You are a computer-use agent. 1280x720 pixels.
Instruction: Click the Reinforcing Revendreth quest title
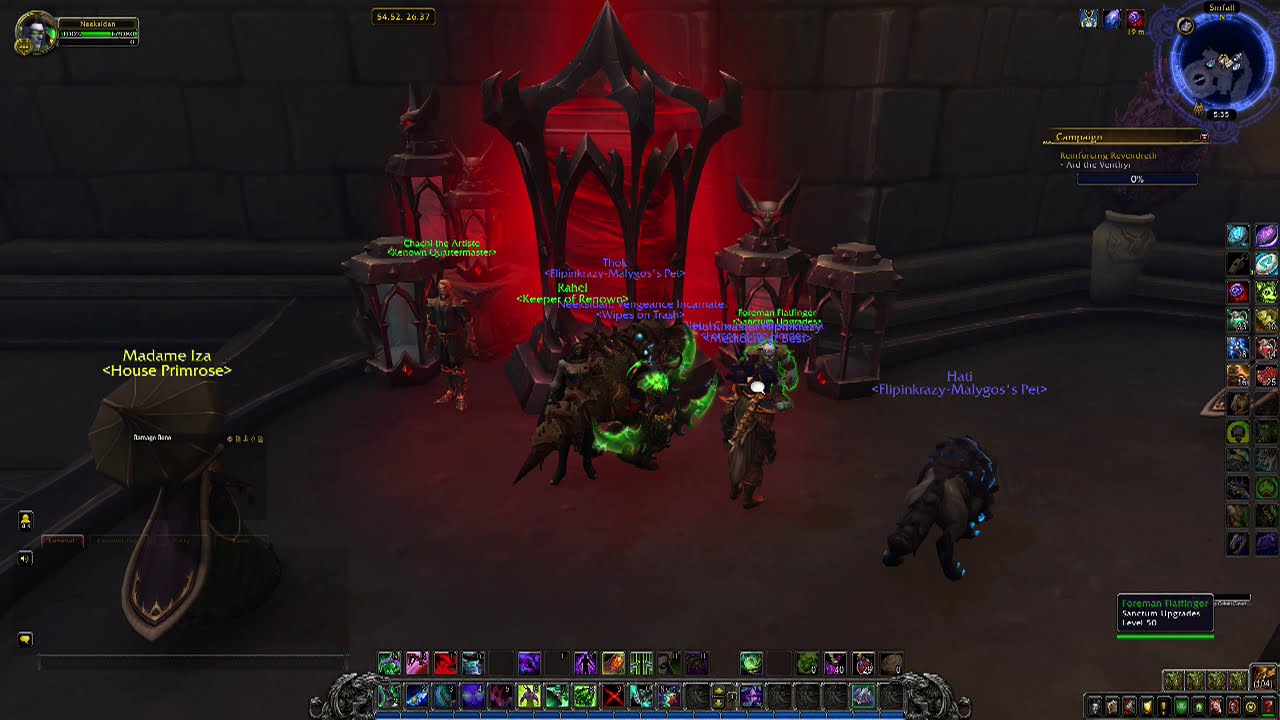click(1107, 156)
